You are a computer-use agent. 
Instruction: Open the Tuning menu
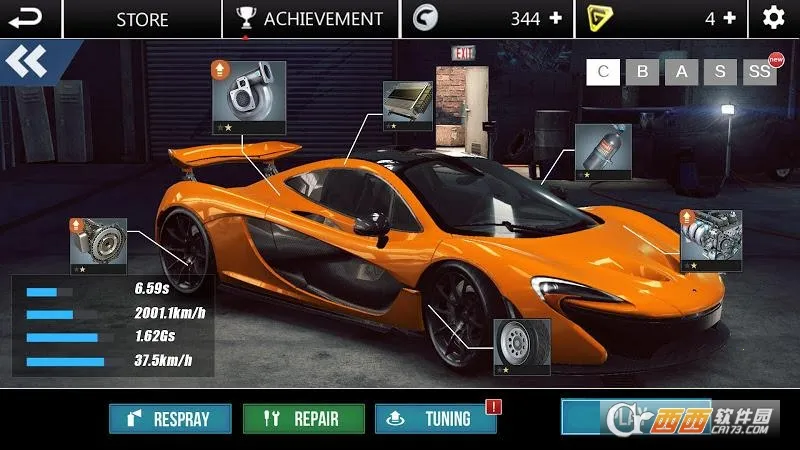436,419
